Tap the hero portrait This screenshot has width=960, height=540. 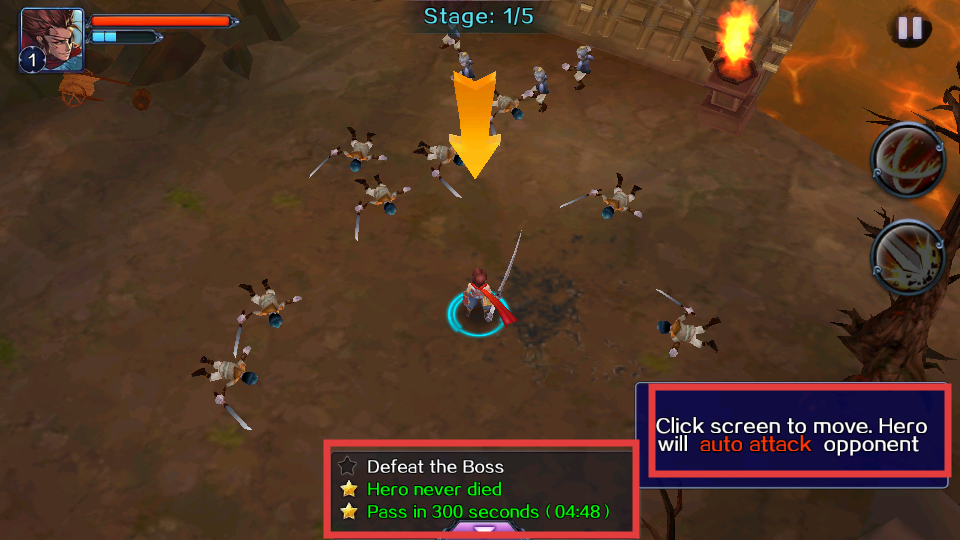click(51, 39)
